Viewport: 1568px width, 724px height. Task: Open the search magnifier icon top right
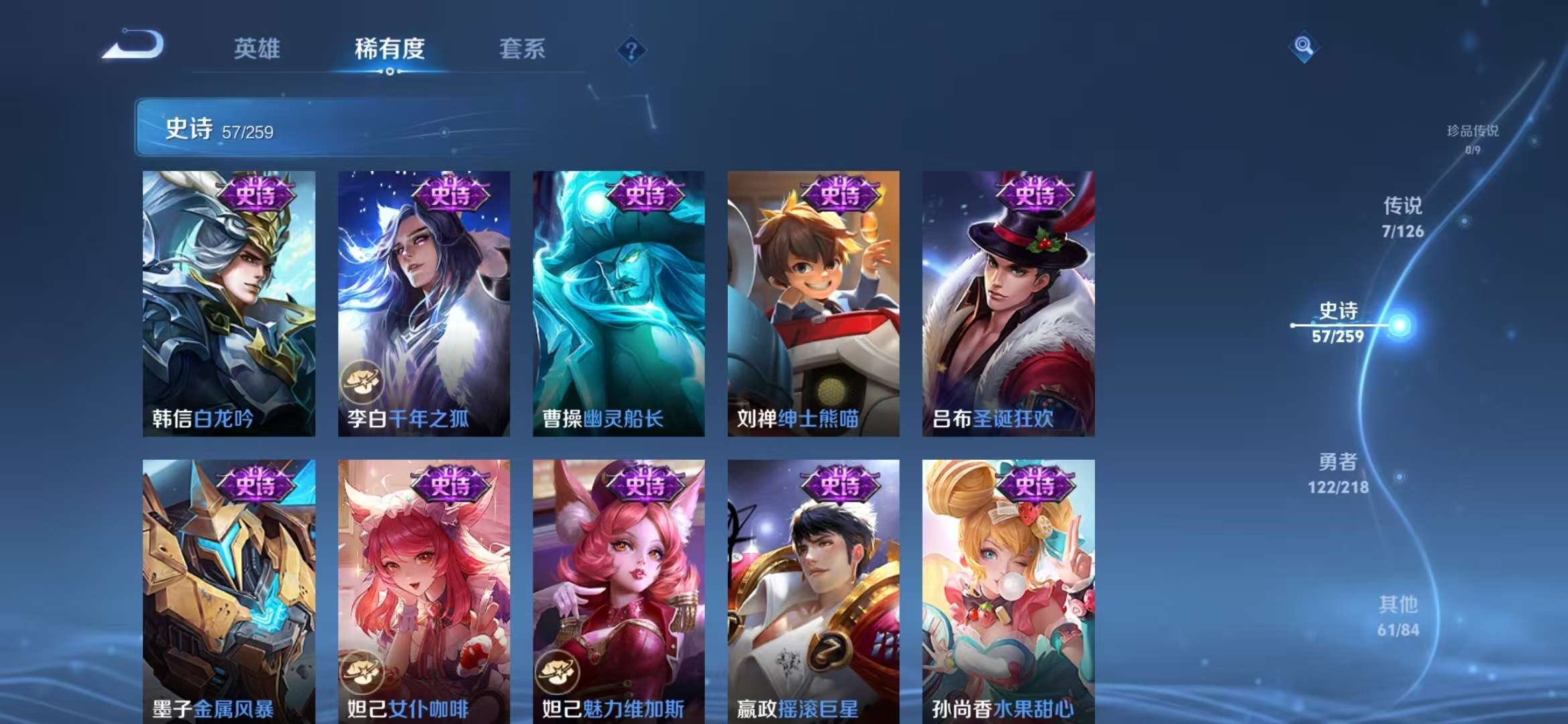[x=1302, y=47]
